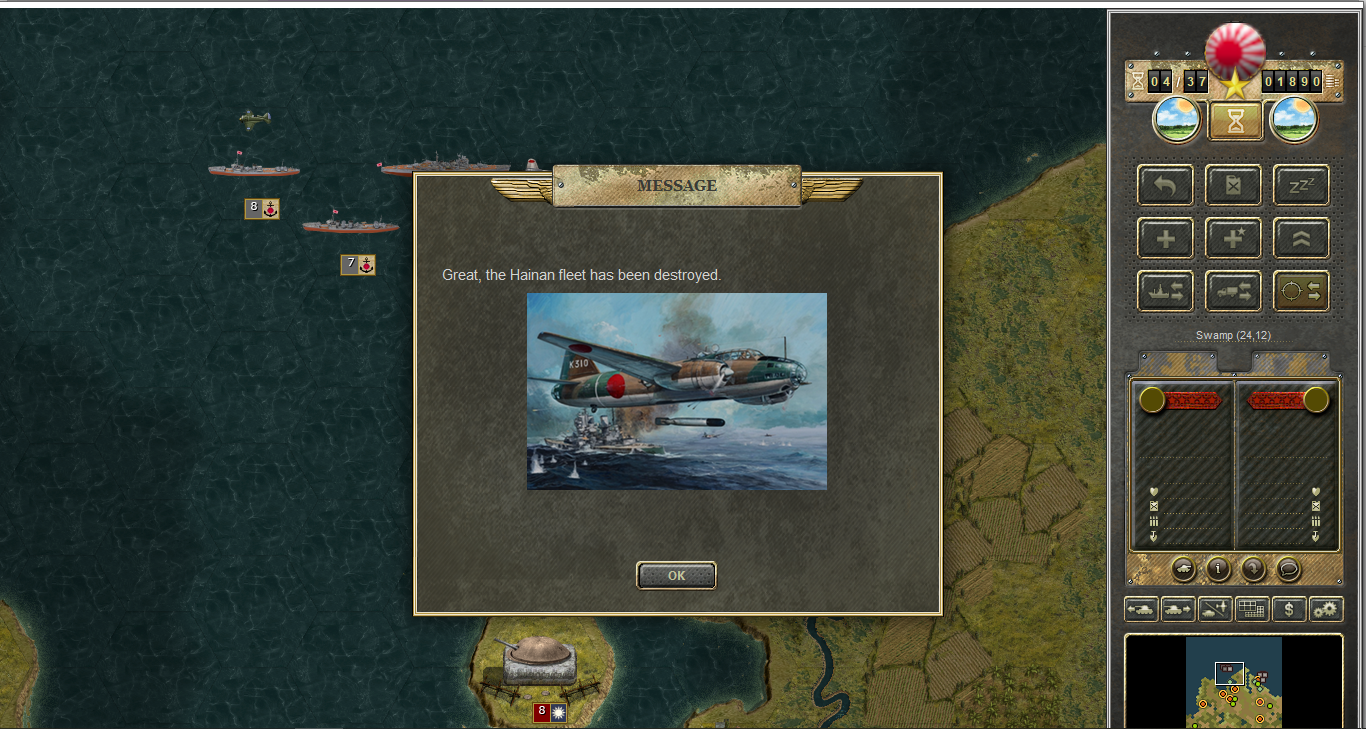1366x729 pixels.
Task: Undo the last move with the arrow button
Action: [x=1165, y=185]
